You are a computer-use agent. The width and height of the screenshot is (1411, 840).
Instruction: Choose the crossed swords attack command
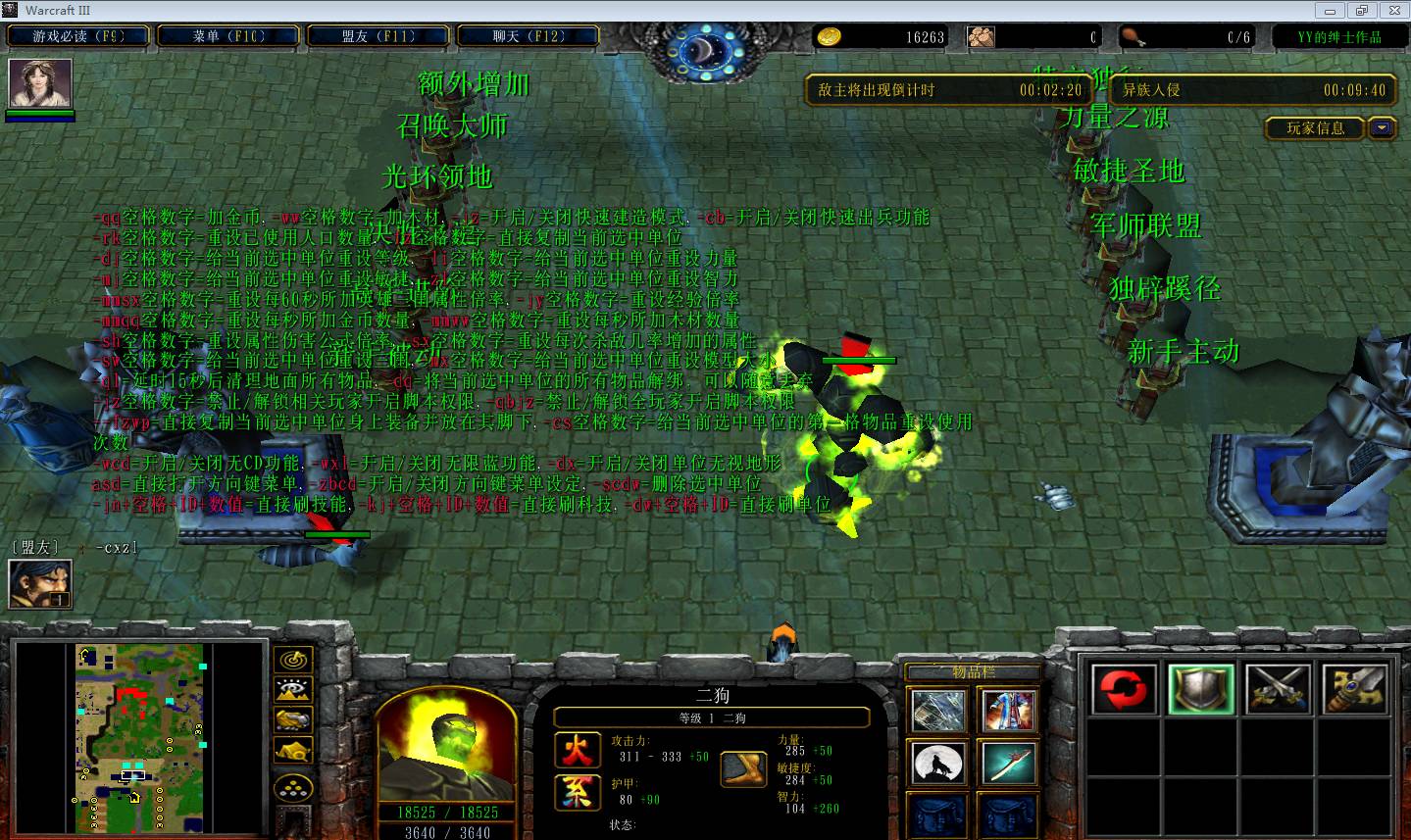[1278, 689]
